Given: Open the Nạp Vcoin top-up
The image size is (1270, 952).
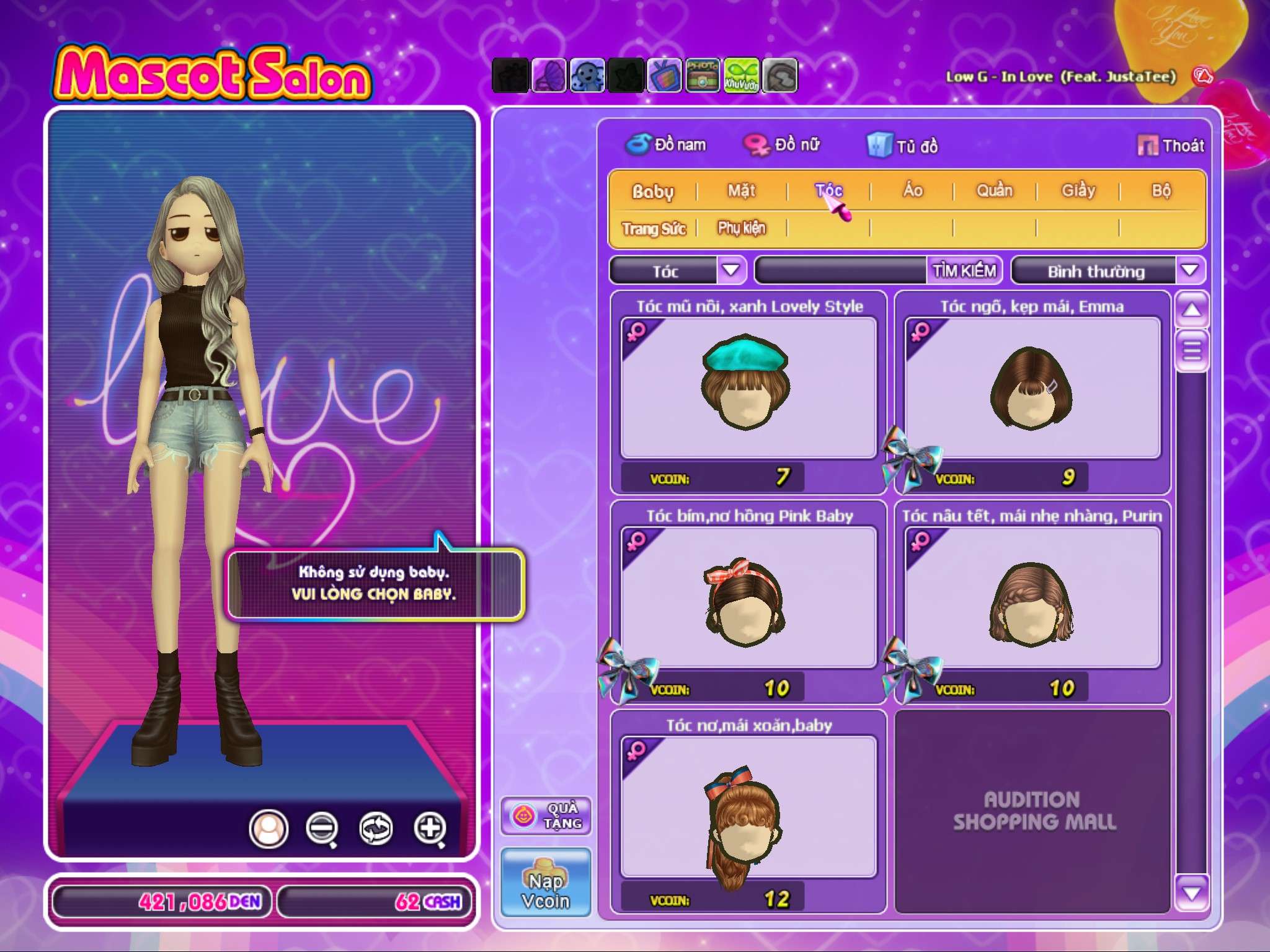Looking at the screenshot, I should [x=546, y=883].
